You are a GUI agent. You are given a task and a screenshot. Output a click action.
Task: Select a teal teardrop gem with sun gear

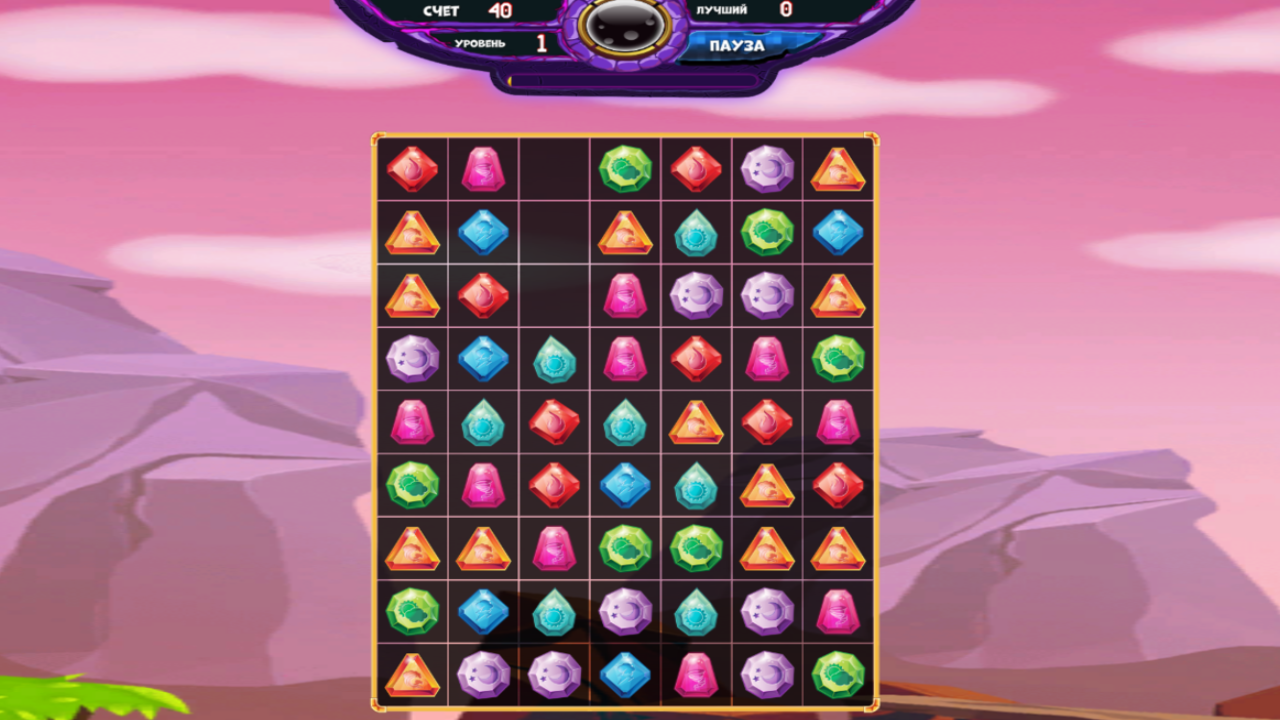(x=697, y=232)
